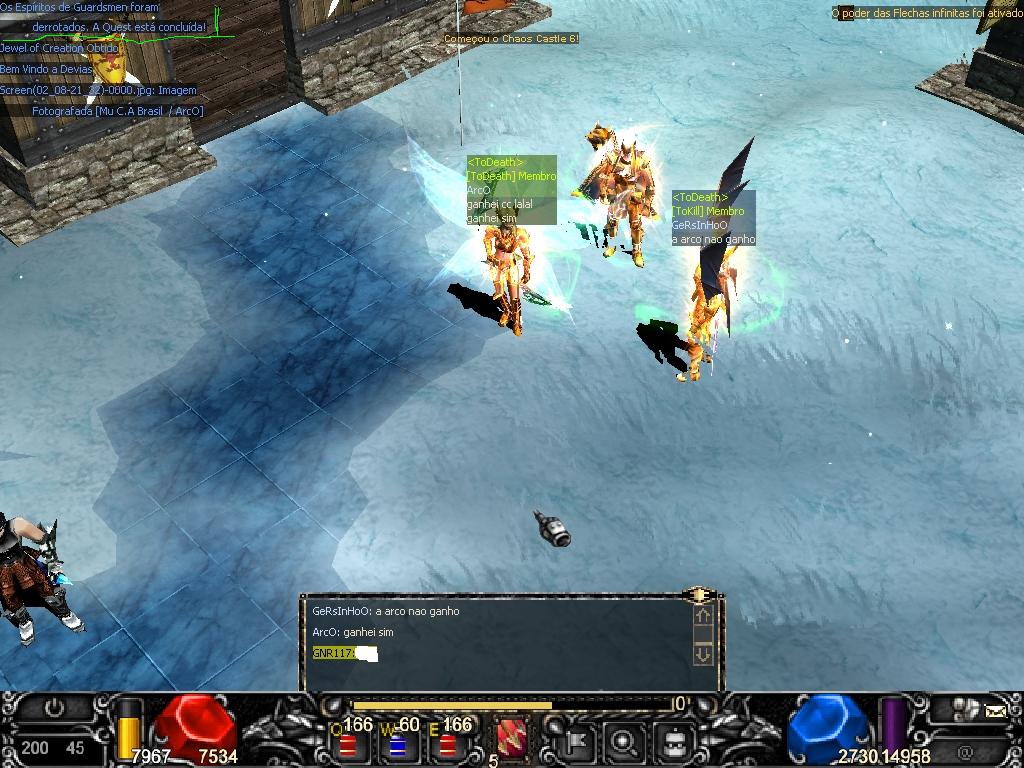Use the blue mana potion in the W slot

pos(397,744)
